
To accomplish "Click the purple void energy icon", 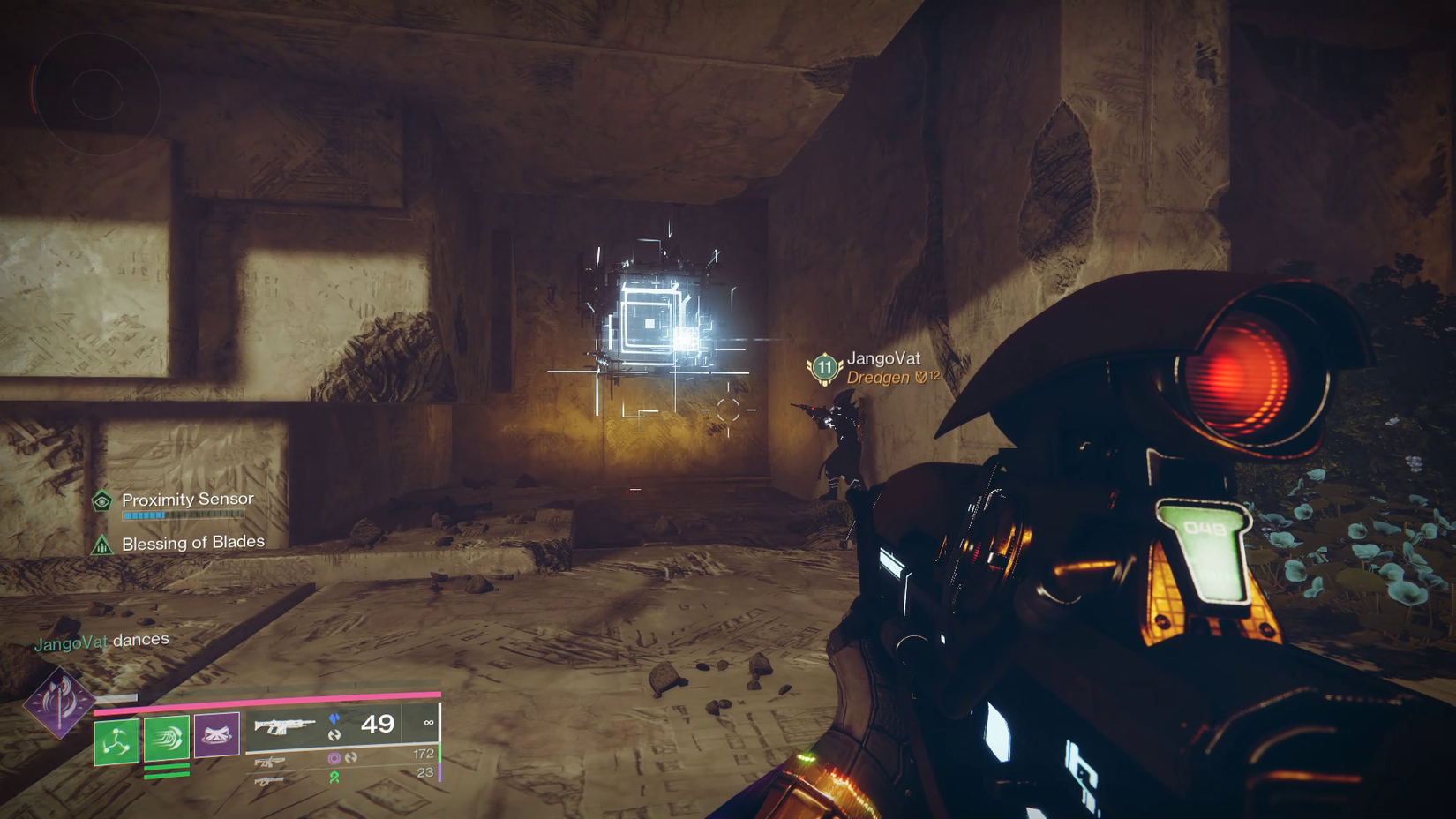I will coord(334,756).
